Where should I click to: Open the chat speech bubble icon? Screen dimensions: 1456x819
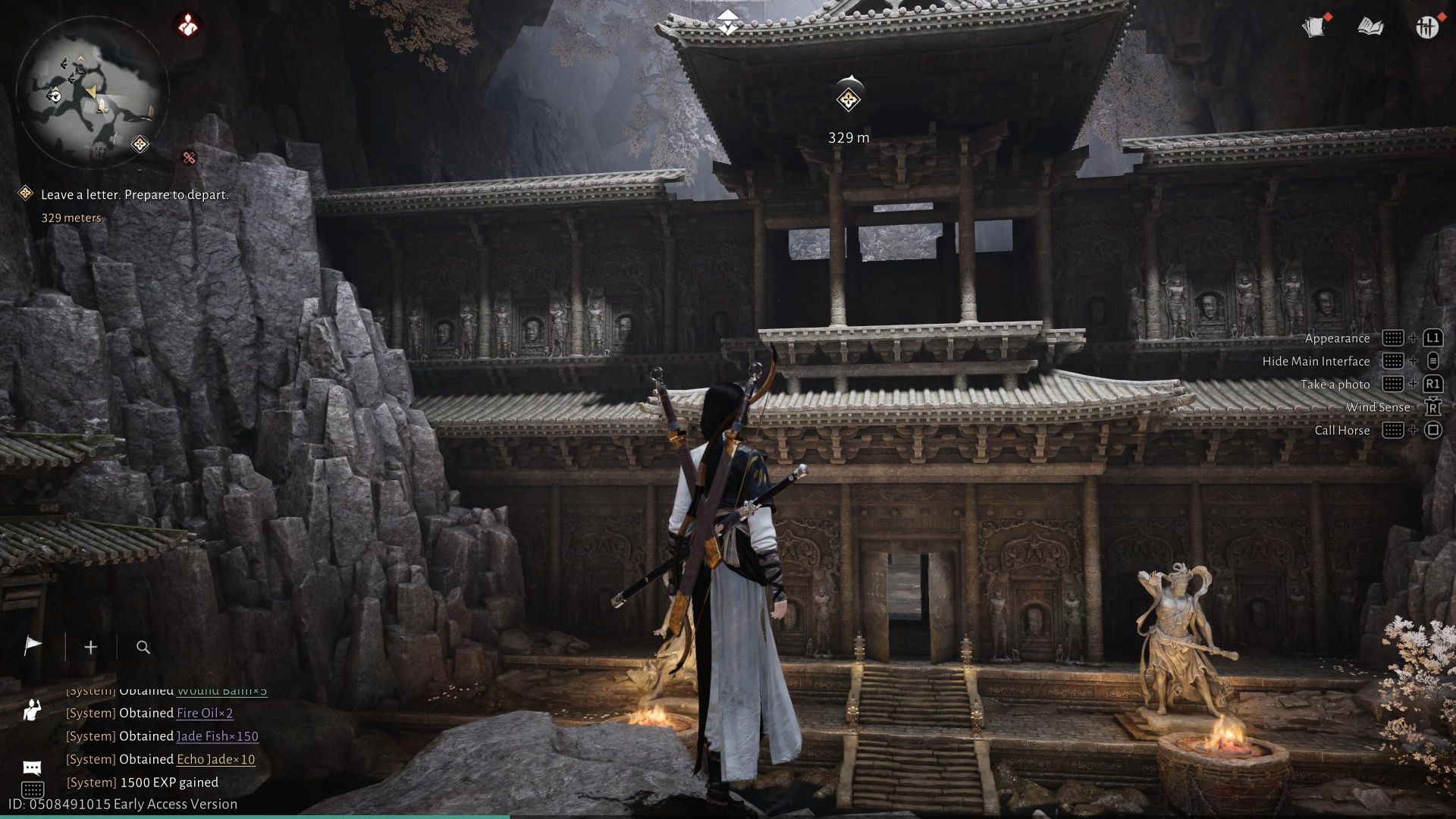32,767
